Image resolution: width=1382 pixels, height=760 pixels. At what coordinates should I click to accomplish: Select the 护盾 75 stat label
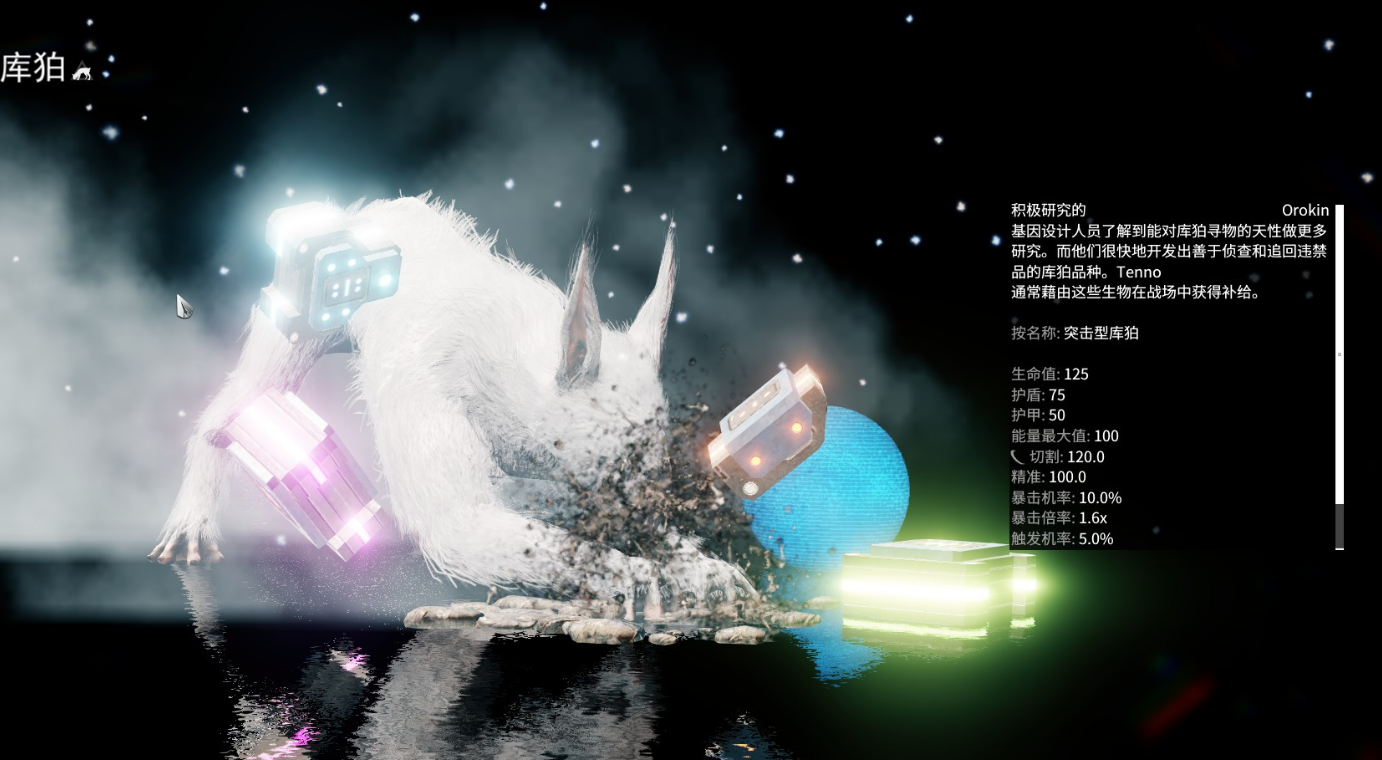pyautogui.click(x=1036, y=395)
